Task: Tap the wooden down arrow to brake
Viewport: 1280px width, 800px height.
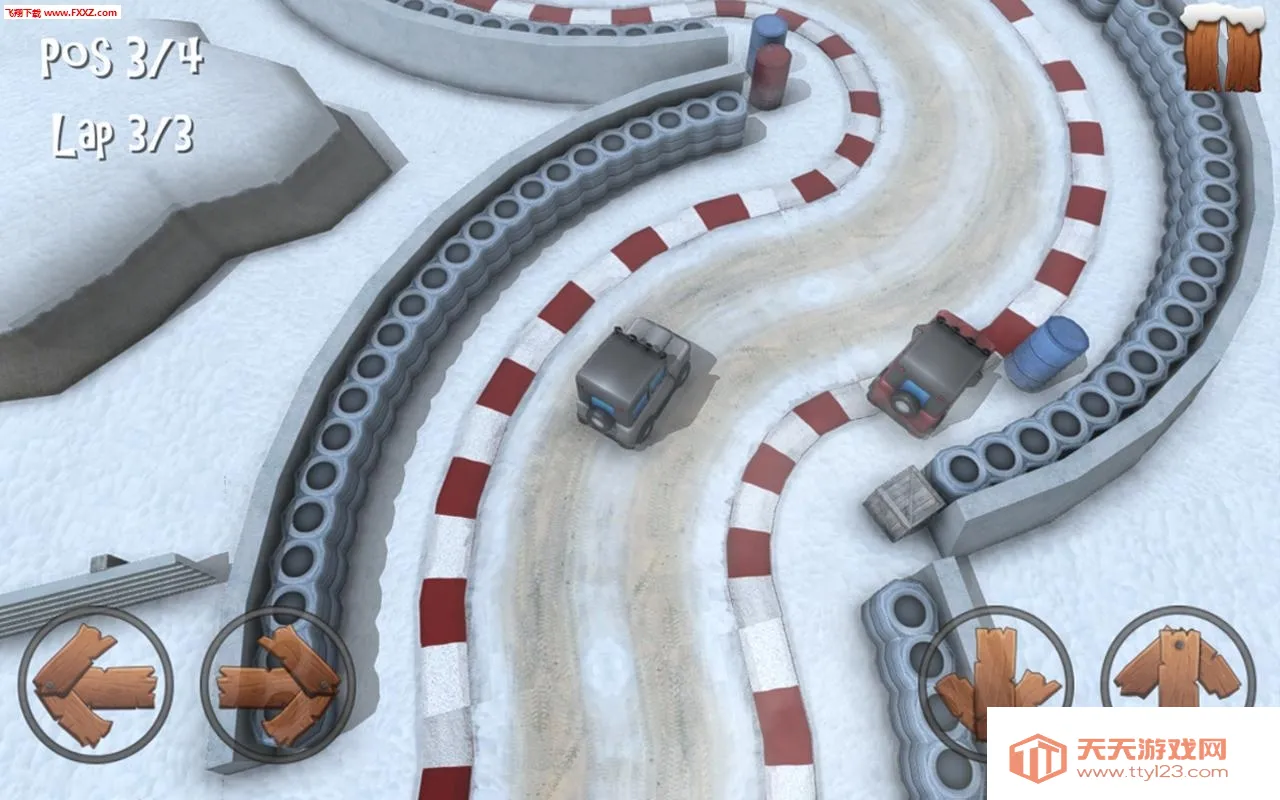Action: [x=996, y=678]
